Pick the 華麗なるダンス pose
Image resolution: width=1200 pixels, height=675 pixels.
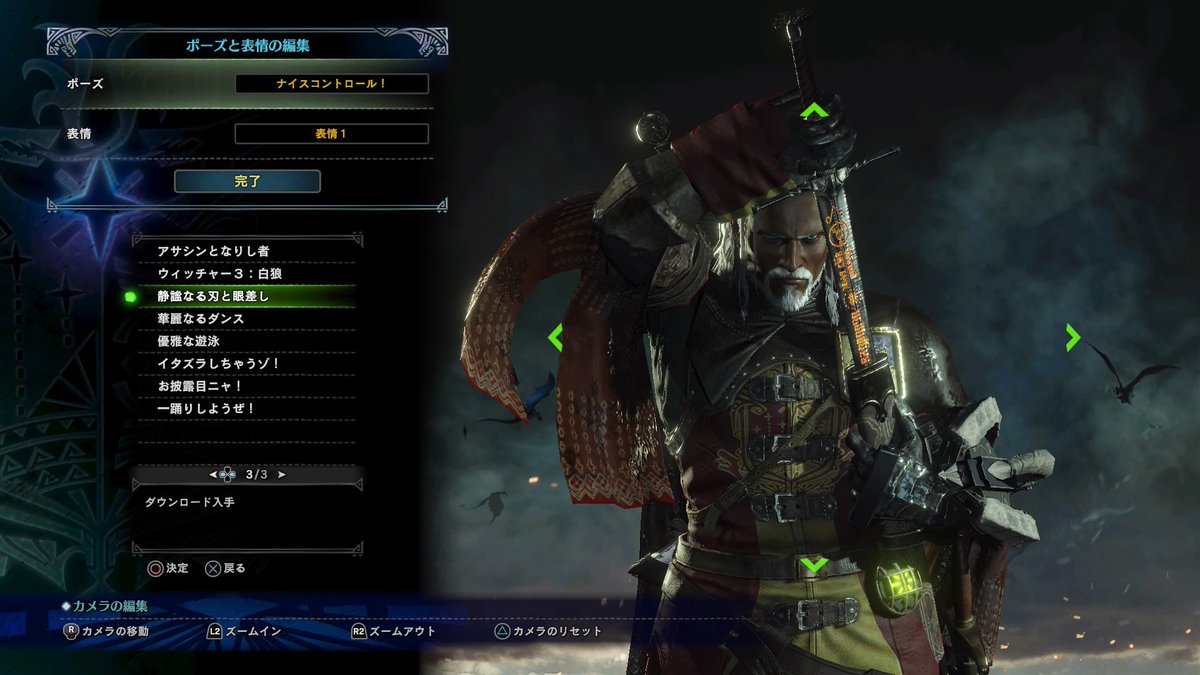201,318
